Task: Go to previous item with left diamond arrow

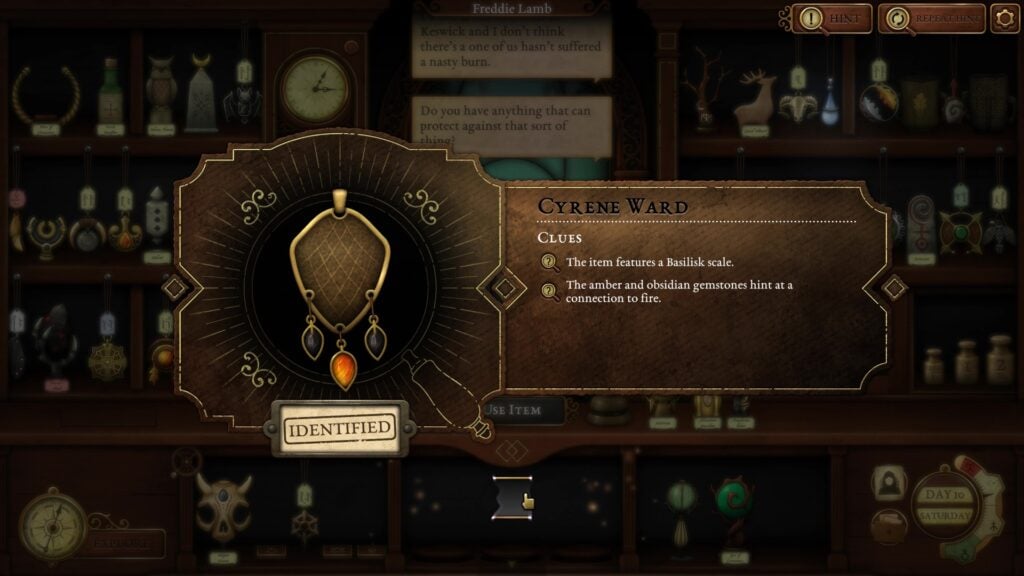Action: click(174, 288)
